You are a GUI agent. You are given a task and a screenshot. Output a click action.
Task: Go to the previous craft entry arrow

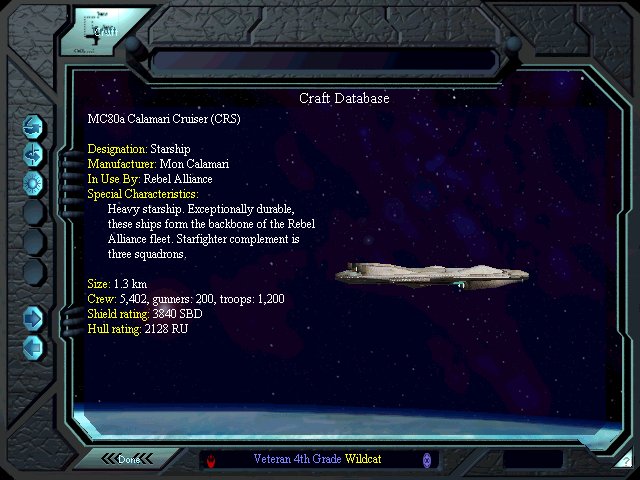click(34, 347)
